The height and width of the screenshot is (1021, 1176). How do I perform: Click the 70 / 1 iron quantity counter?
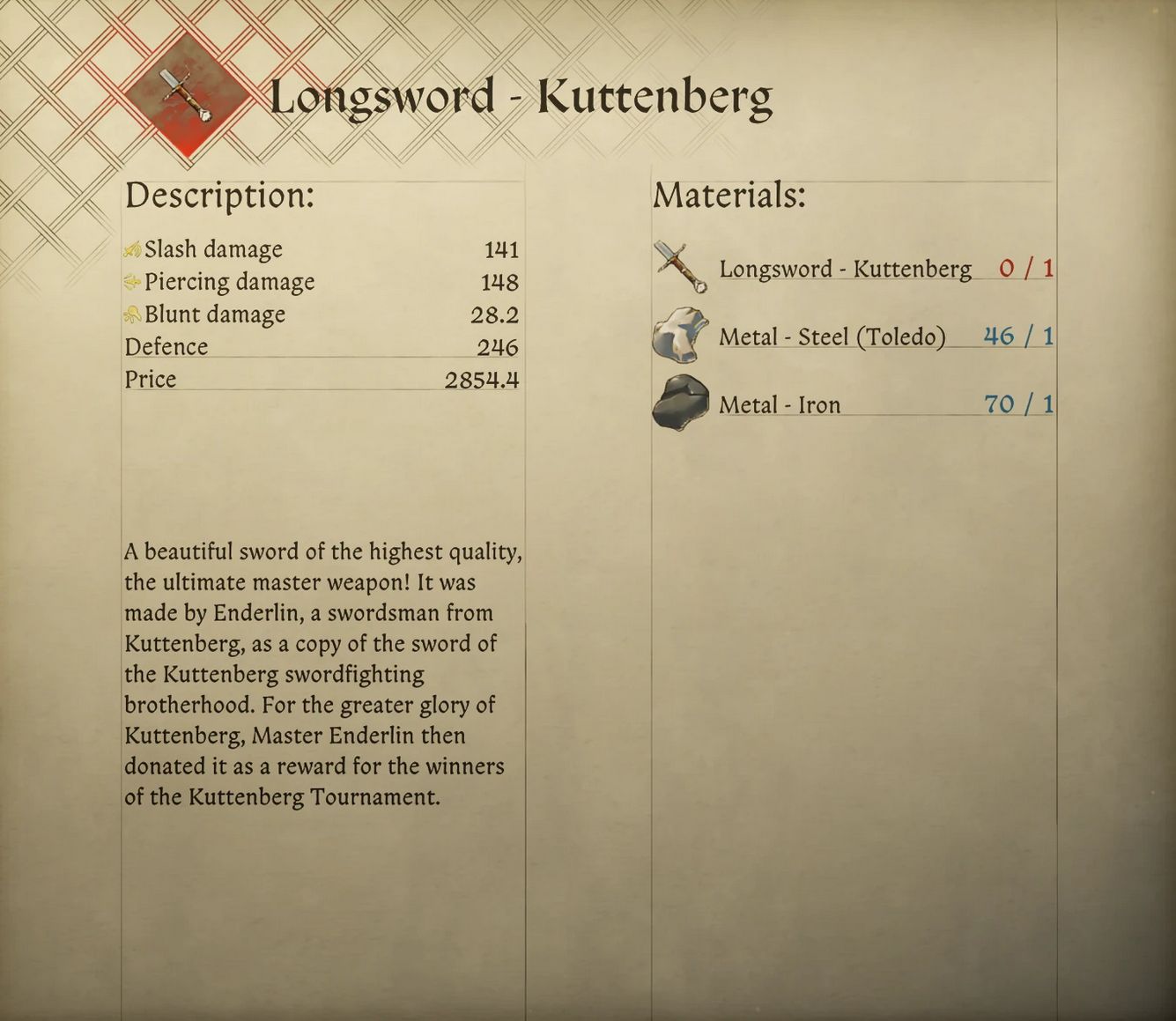pos(1017,403)
